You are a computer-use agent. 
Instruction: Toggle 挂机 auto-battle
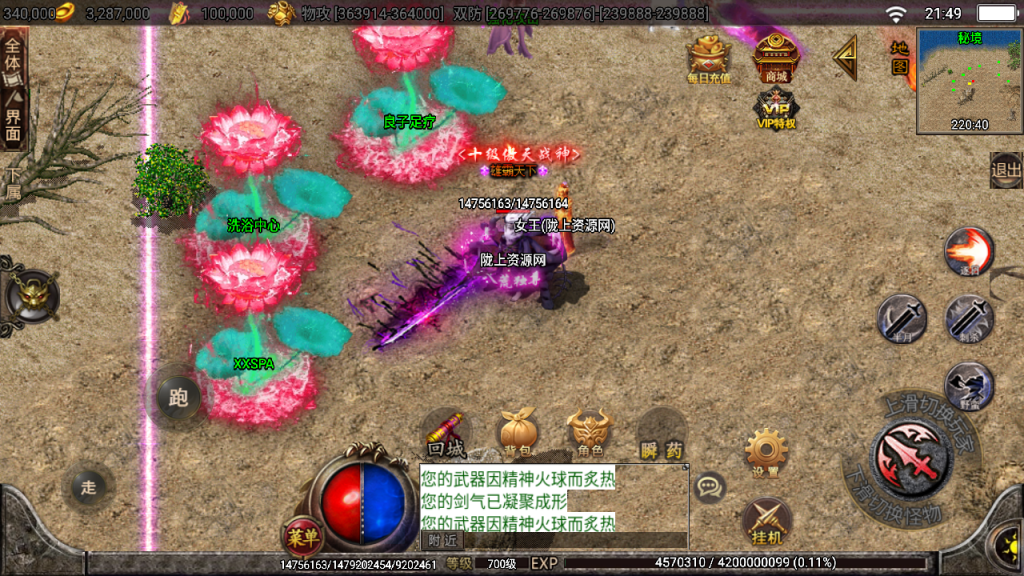pyautogui.click(x=767, y=521)
